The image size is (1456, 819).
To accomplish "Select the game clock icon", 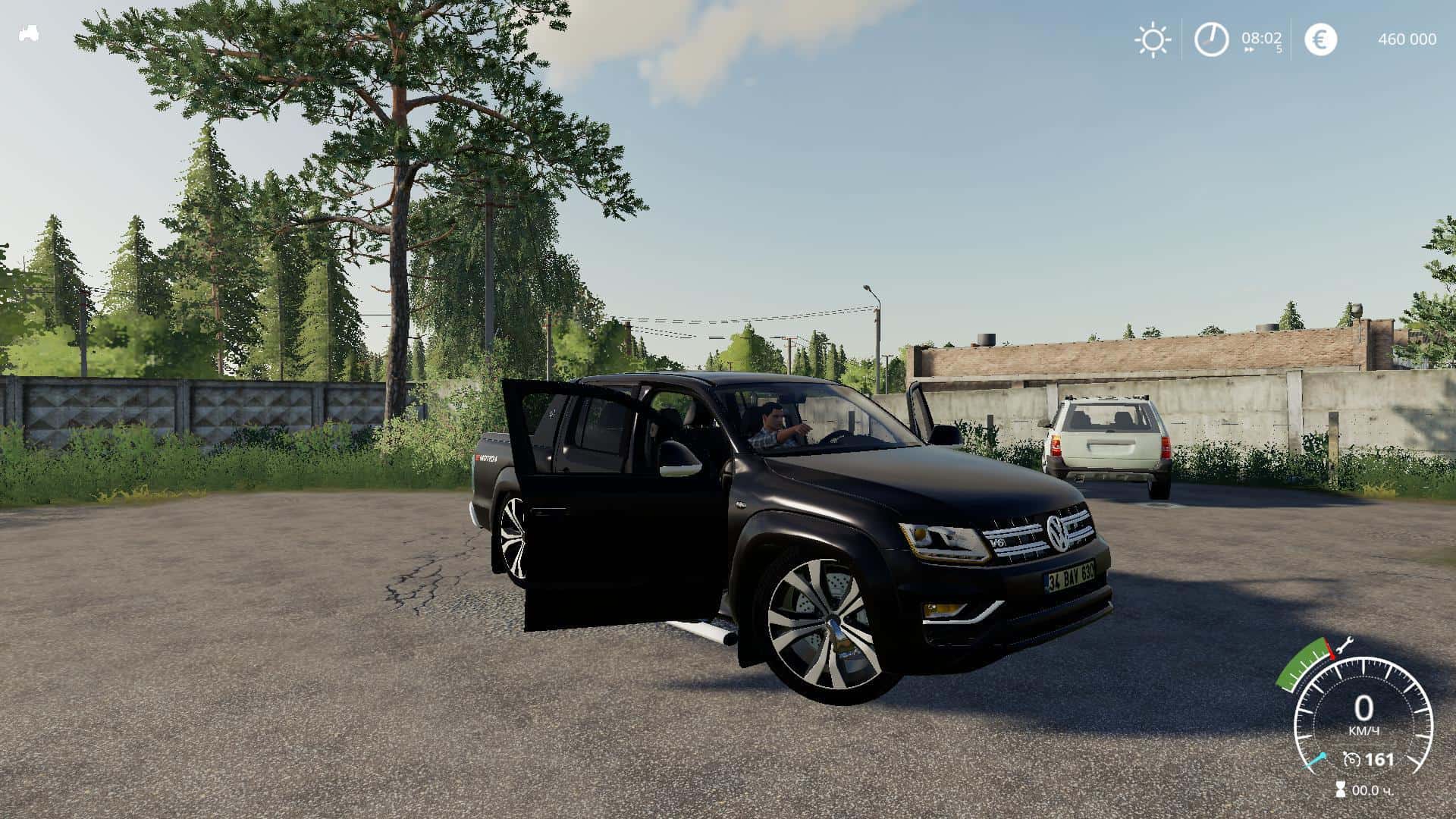I will (1211, 39).
